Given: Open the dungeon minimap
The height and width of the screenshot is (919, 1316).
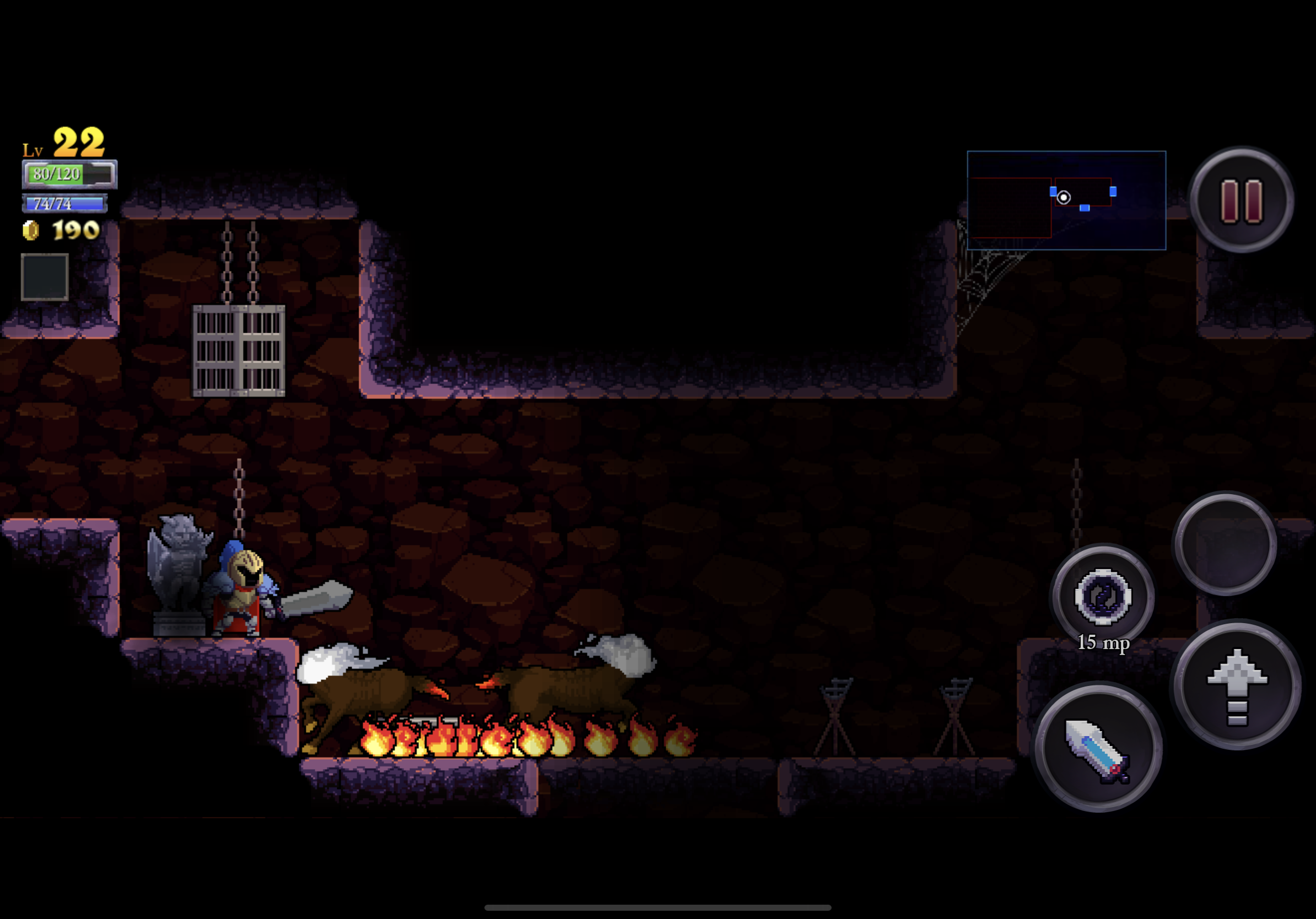Looking at the screenshot, I should [x=1066, y=201].
